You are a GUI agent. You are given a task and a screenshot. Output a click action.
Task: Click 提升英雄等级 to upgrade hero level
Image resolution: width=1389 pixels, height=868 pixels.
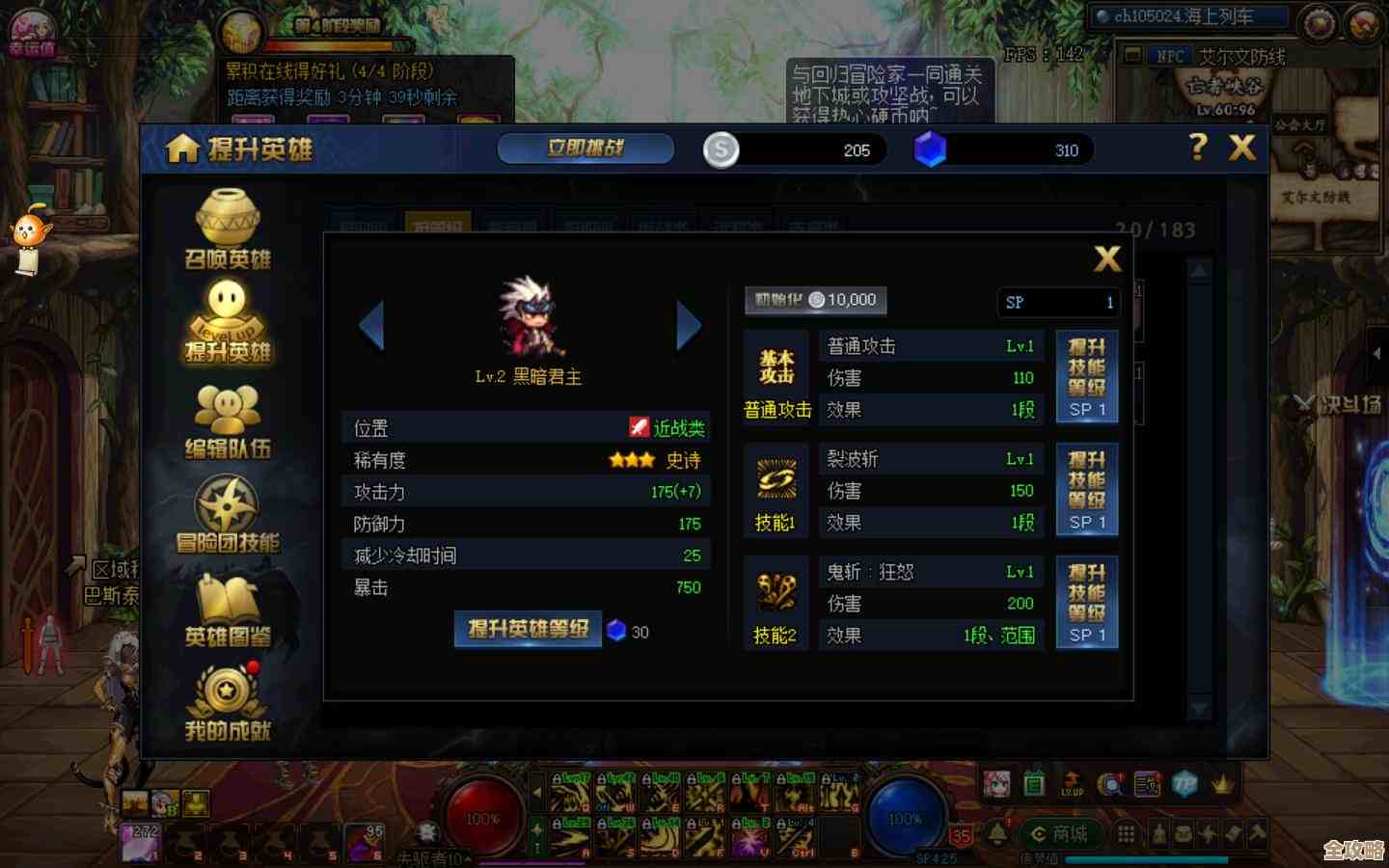(x=528, y=628)
